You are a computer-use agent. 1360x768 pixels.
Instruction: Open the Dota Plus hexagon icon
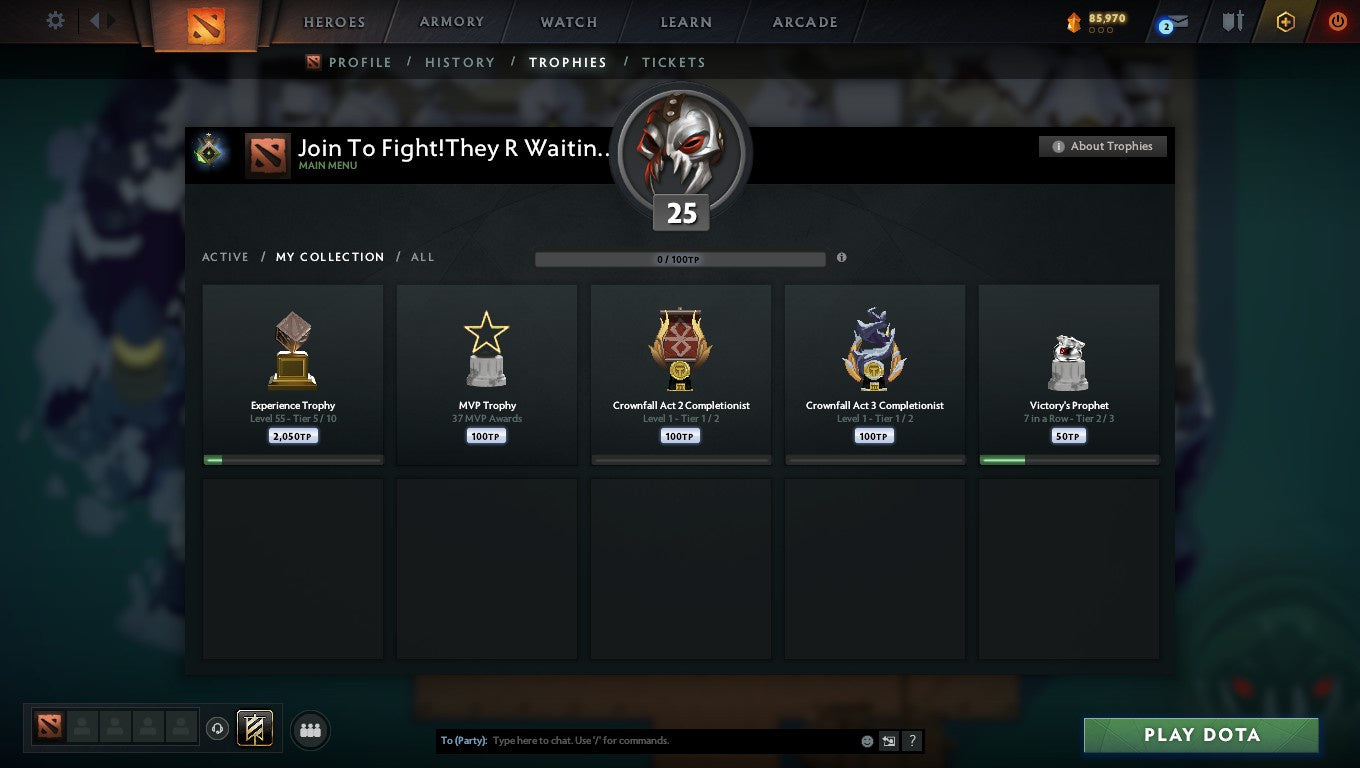pyautogui.click(x=1286, y=20)
